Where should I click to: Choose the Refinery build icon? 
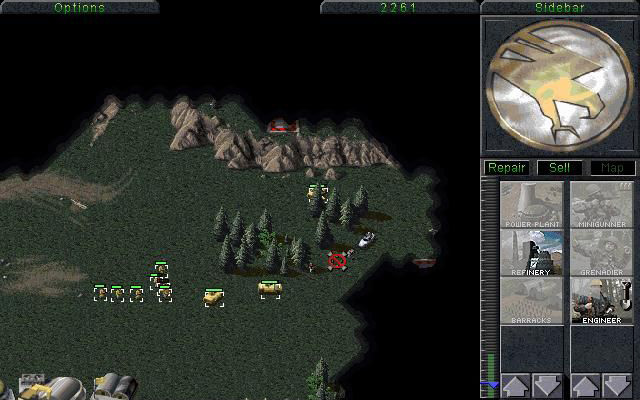pyautogui.click(x=532, y=253)
